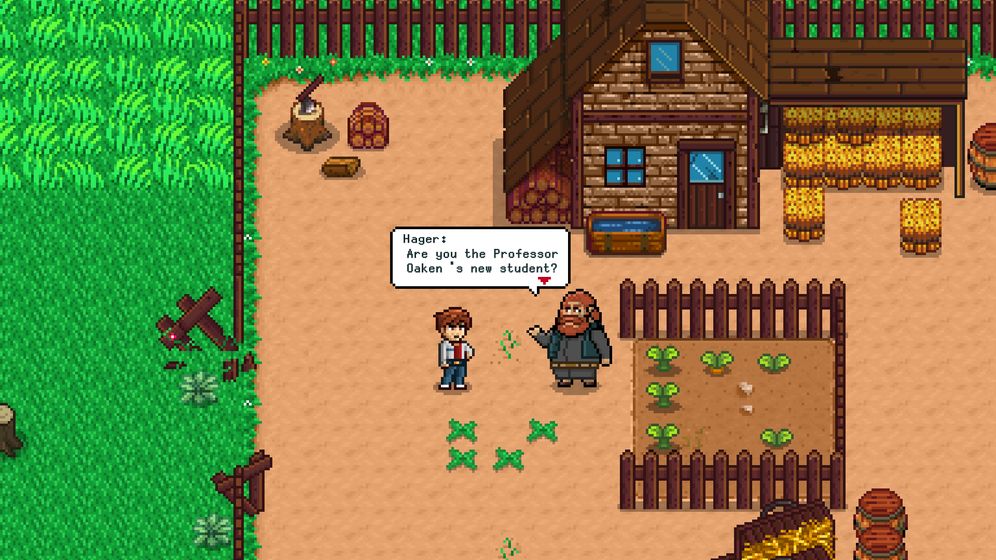Image resolution: width=996 pixels, height=560 pixels.
Task: Advance Hager's dialogue with the red arrow
Action: tap(544, 282)
